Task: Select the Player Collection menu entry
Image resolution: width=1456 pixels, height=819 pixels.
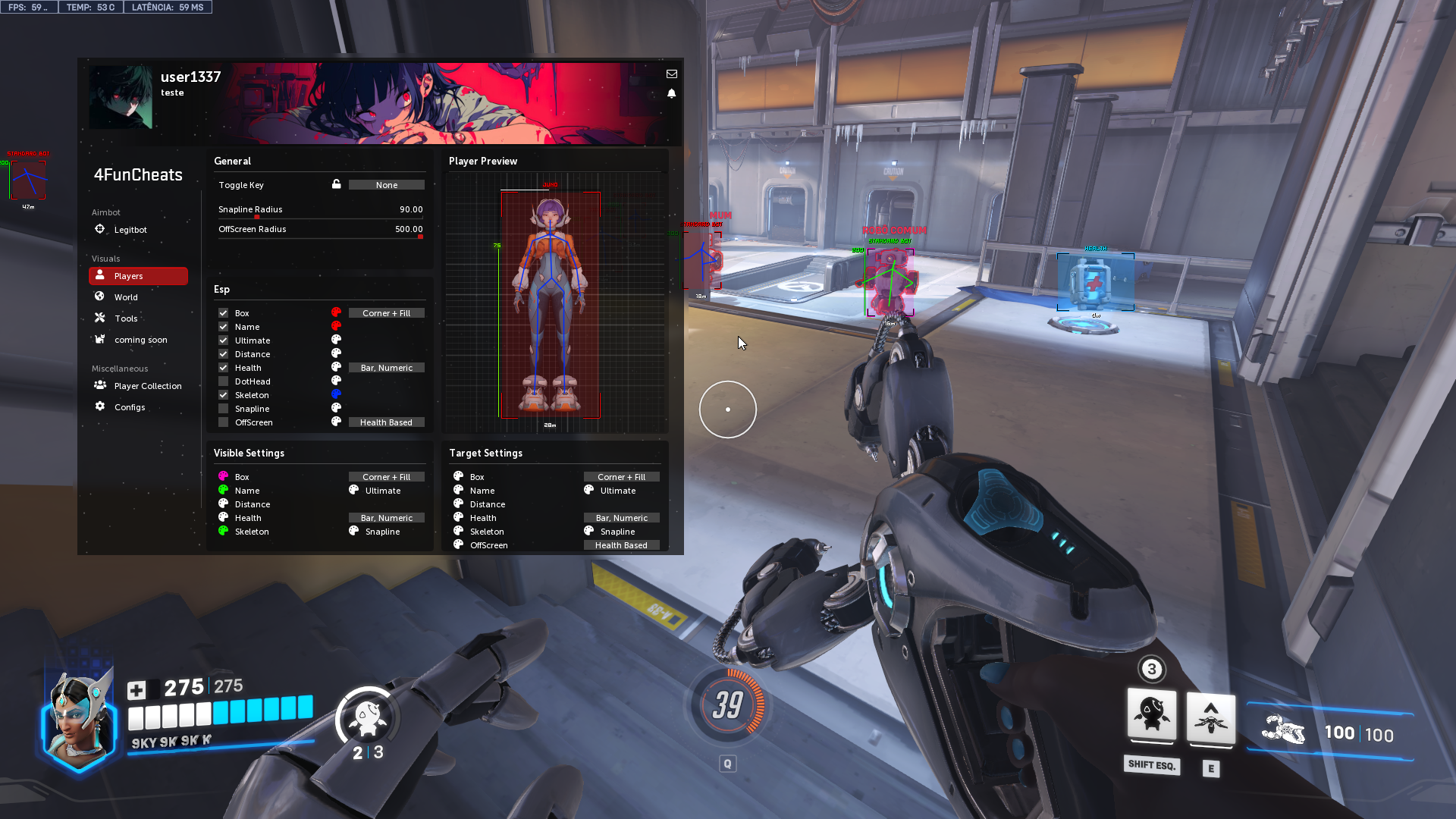Action: (147, 386)
